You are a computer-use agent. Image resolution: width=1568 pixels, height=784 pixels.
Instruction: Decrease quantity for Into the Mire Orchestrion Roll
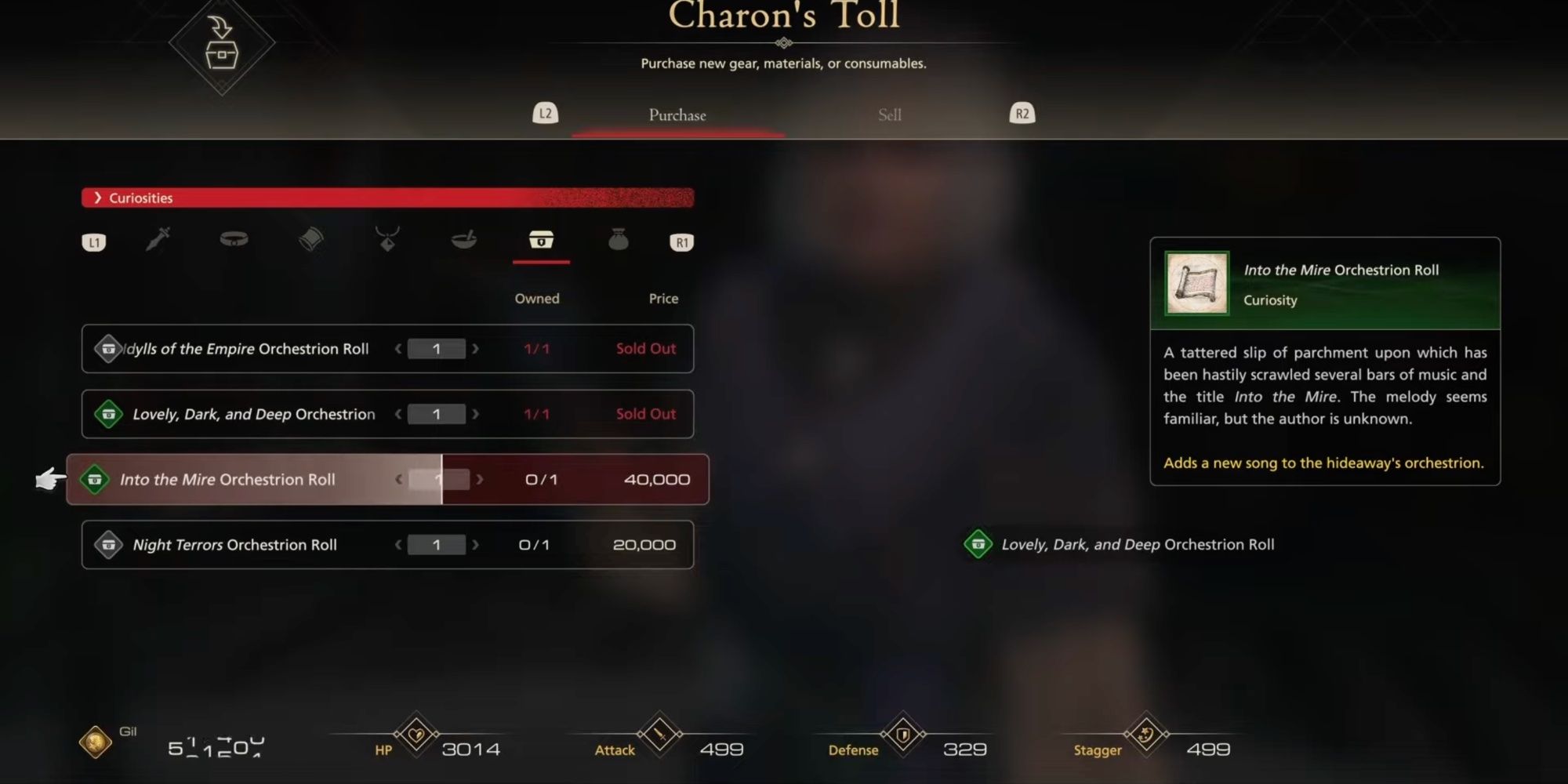399,479
